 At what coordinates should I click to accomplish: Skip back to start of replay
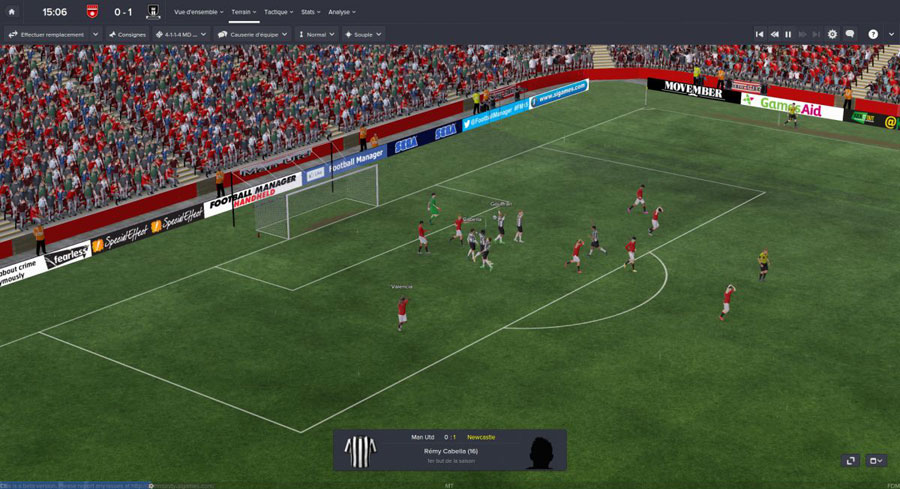(x=759, y=34)
